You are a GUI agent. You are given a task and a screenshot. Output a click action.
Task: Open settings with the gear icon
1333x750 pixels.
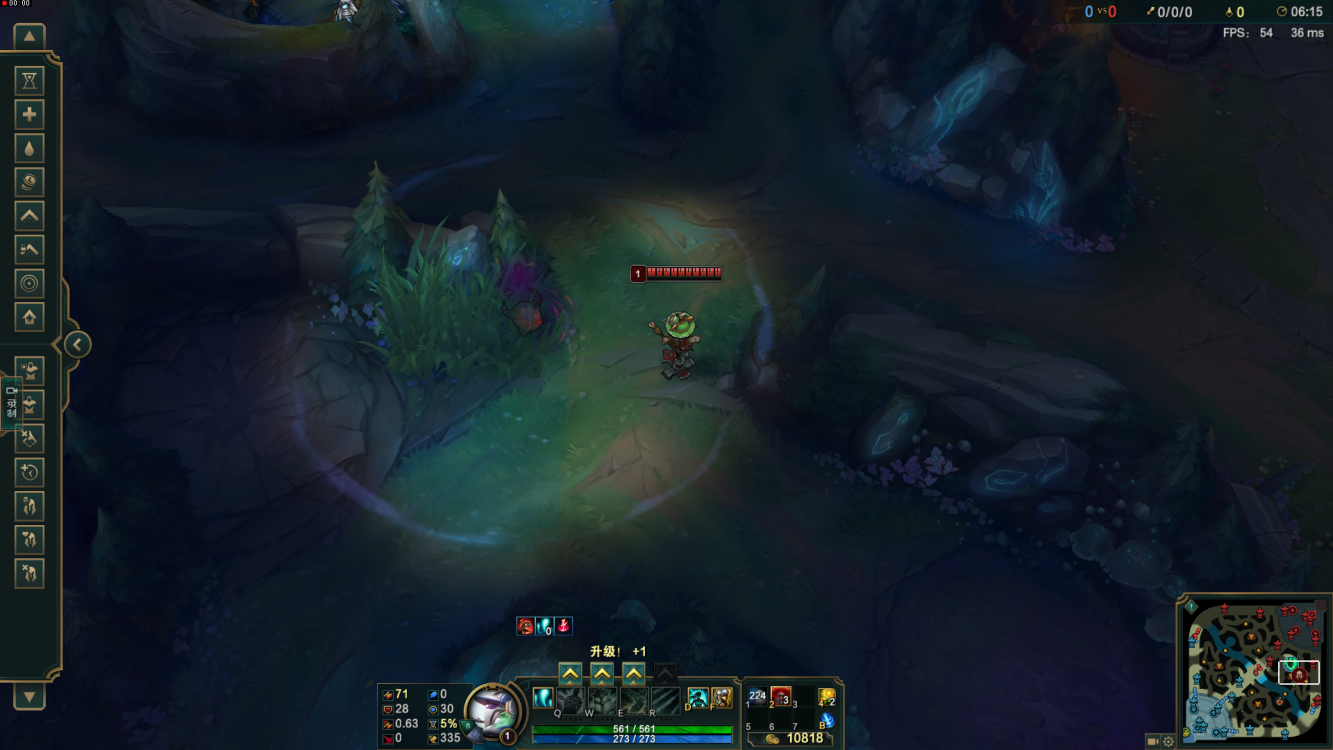pyautogui.click(x=1168, y=742)
